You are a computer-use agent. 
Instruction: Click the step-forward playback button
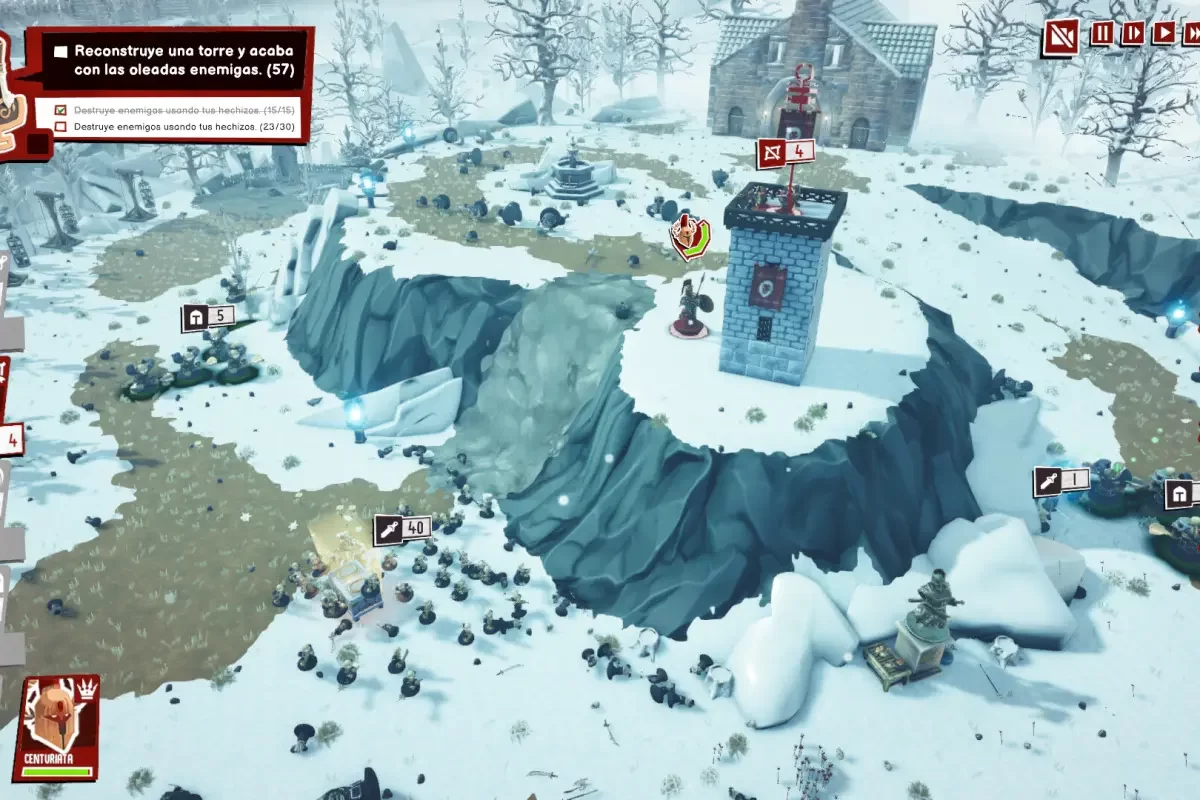coord(1133,33)
